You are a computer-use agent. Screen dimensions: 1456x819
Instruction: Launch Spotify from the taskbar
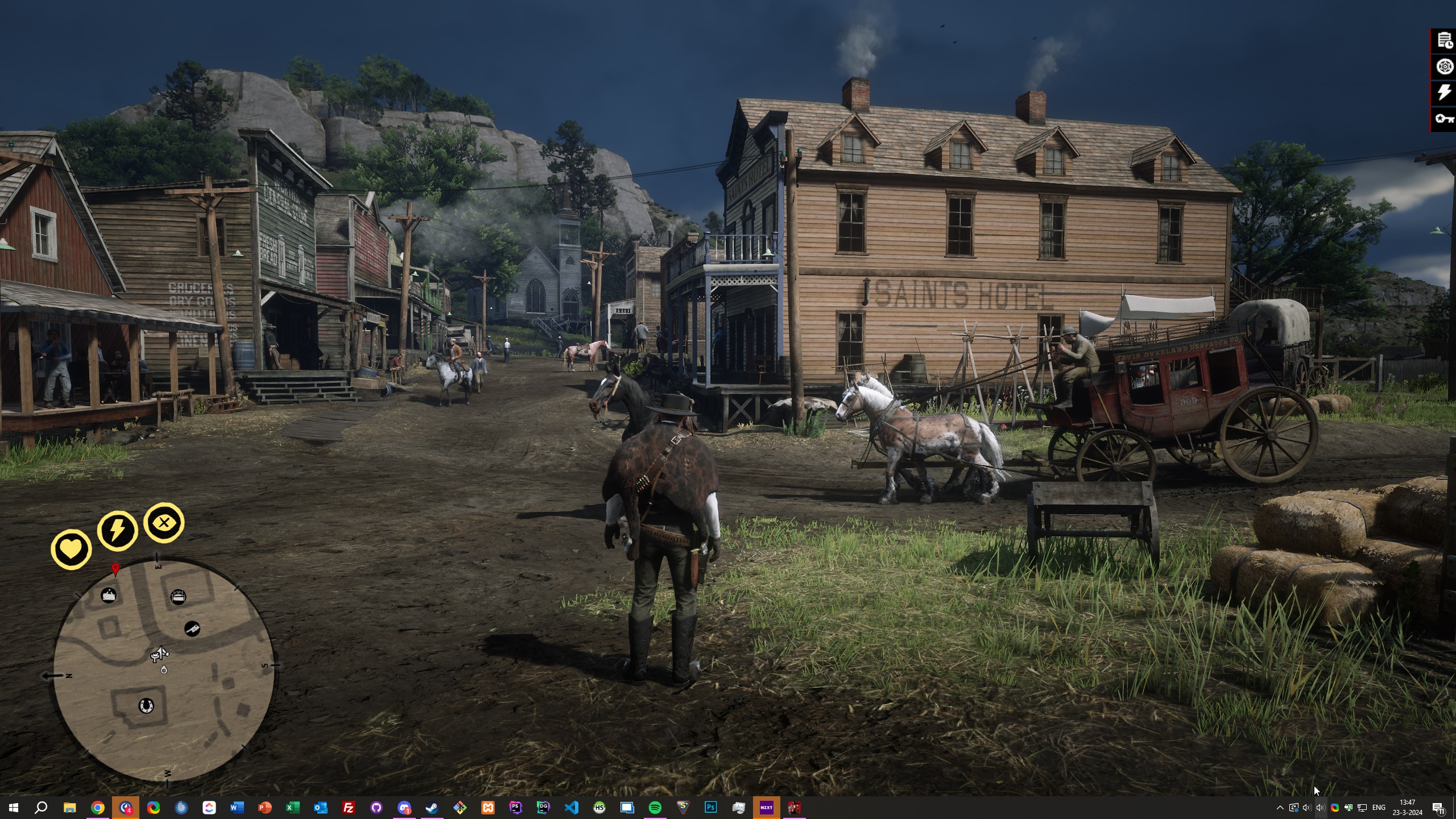click(x=655, y=808)
